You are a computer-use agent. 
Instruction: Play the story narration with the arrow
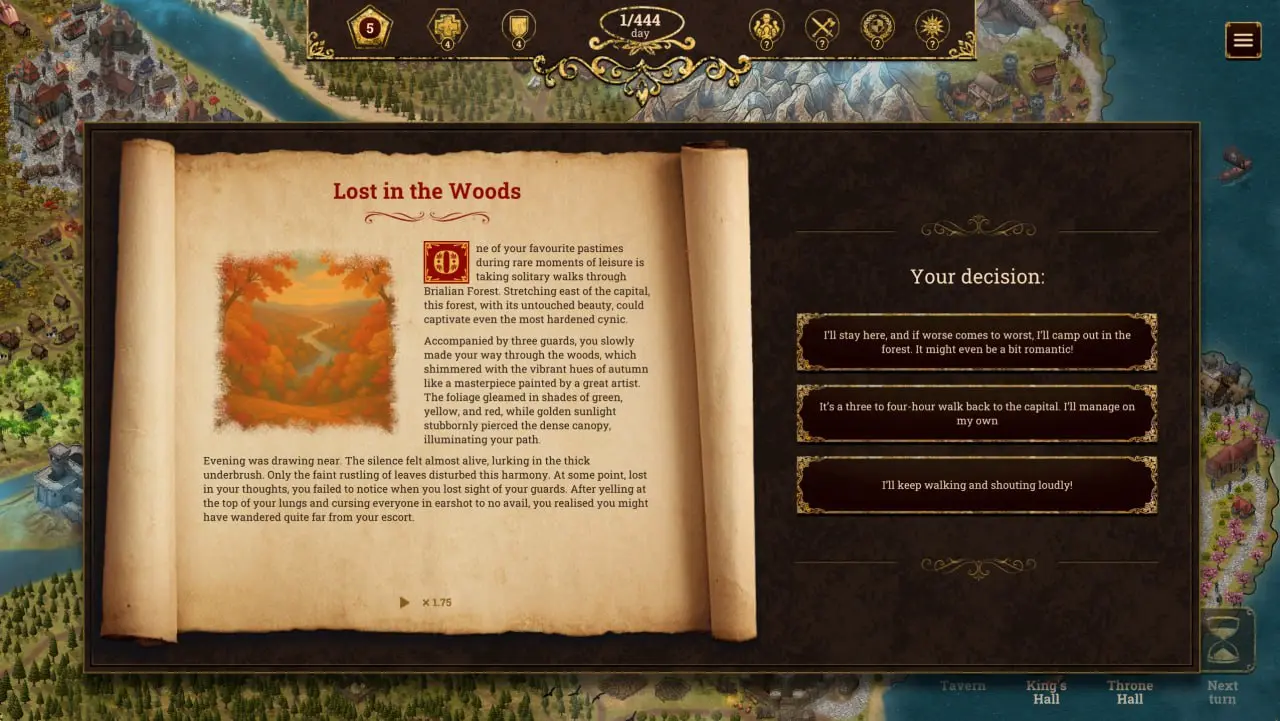tap(405, 602)
